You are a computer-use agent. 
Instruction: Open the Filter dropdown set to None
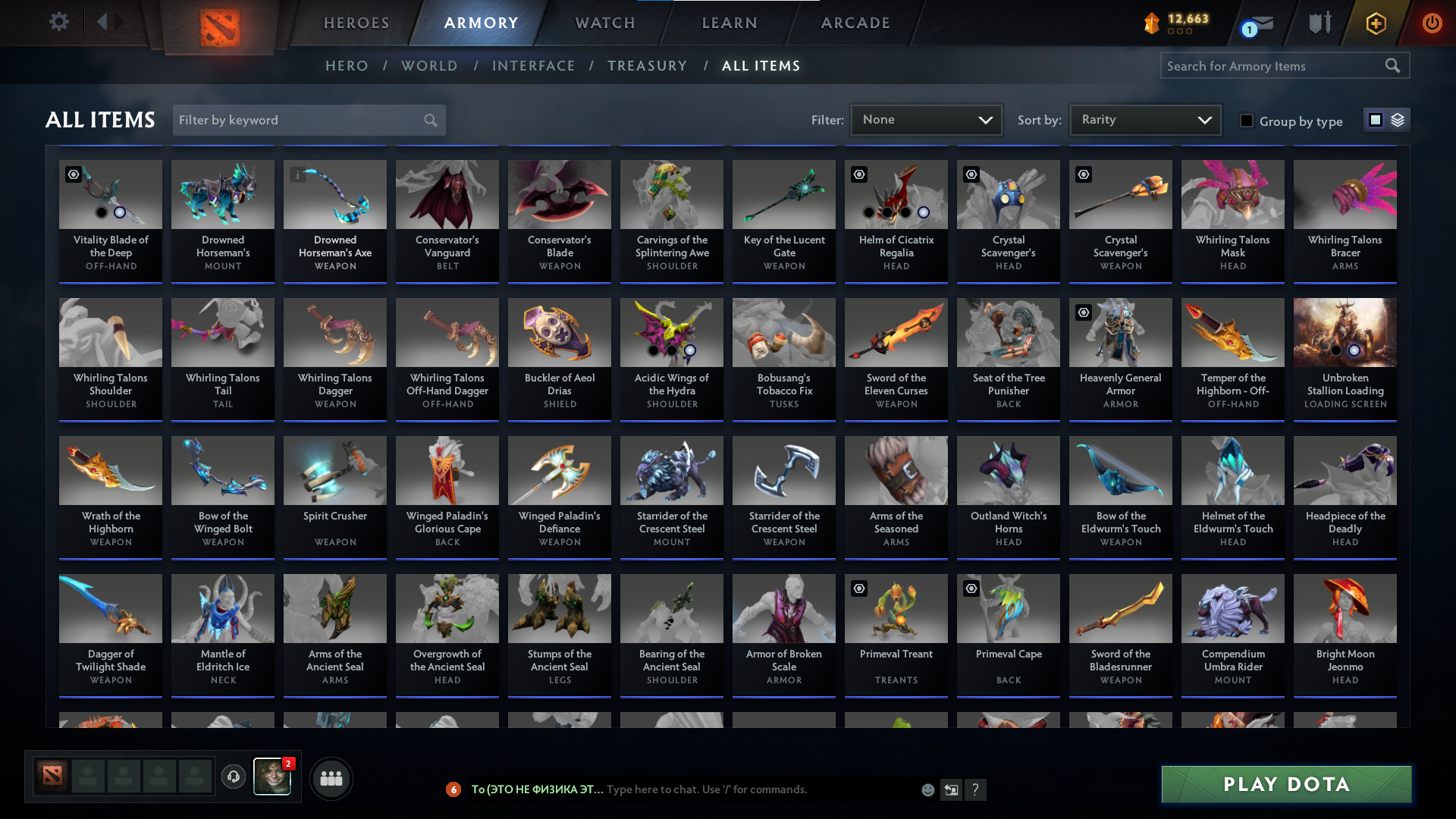pyautogui.click(x=925, y=120)
